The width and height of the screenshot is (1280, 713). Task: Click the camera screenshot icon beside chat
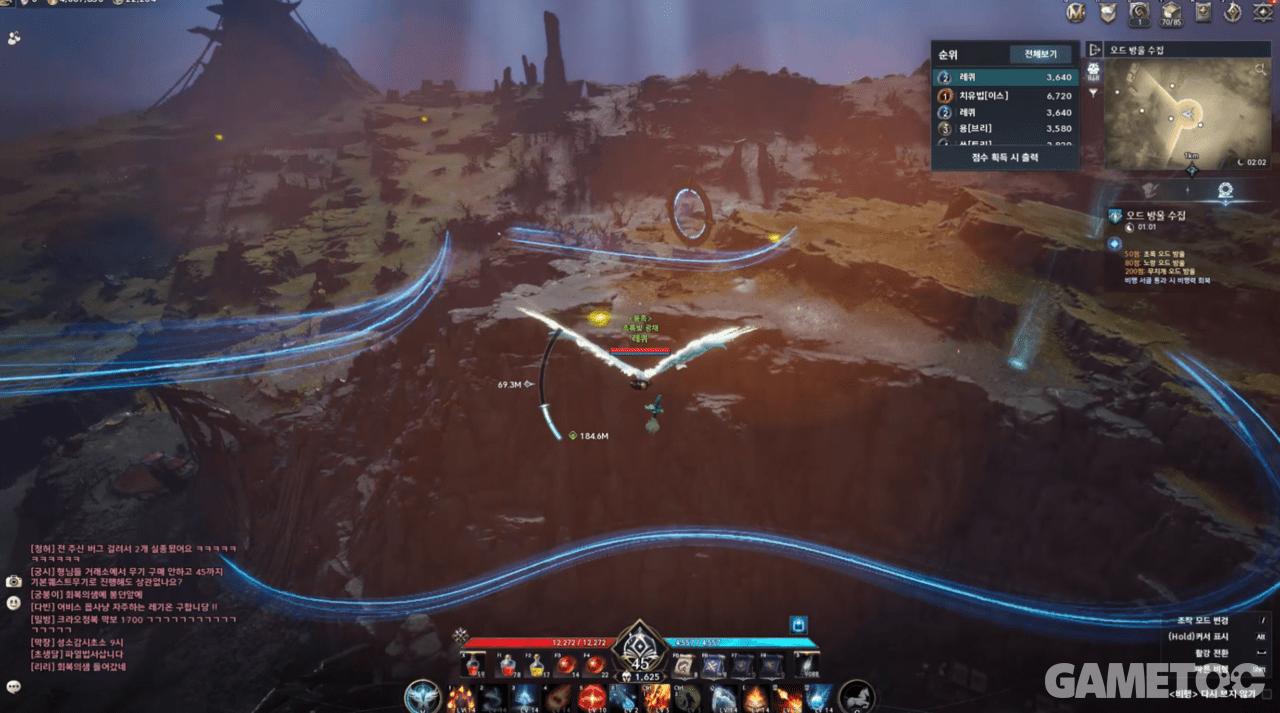[x=14, y=581]
